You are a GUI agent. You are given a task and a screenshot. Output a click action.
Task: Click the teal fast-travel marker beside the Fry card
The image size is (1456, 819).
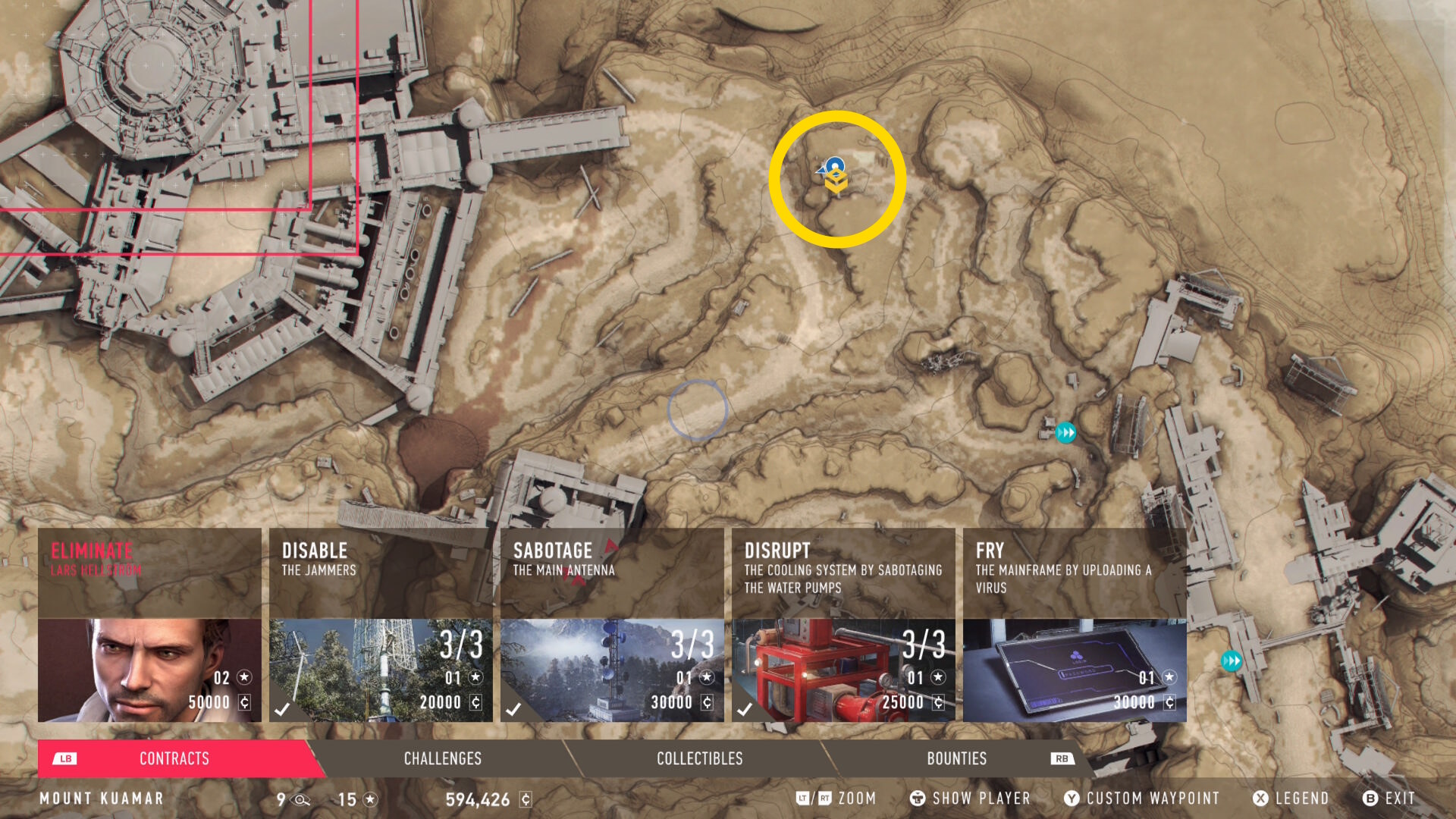coord(1231,661)
